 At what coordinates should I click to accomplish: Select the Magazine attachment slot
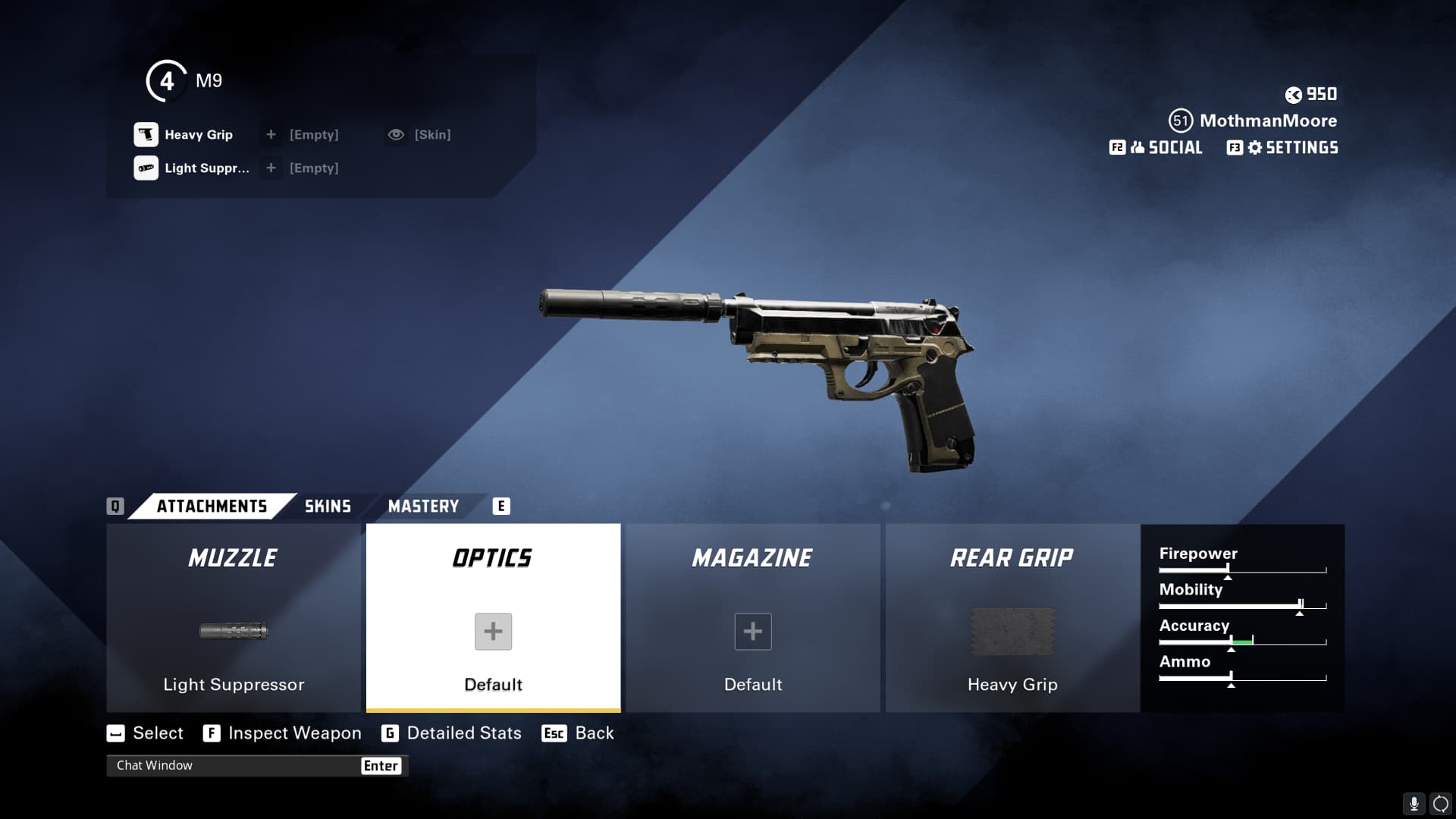752,618
